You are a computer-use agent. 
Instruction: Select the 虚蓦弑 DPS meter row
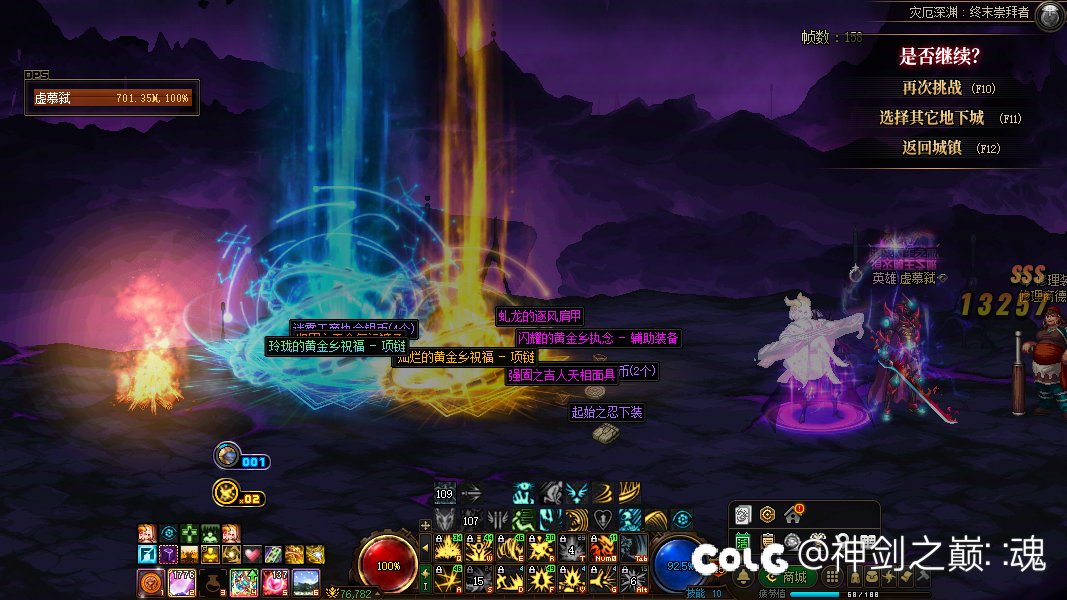click(112, 98)
